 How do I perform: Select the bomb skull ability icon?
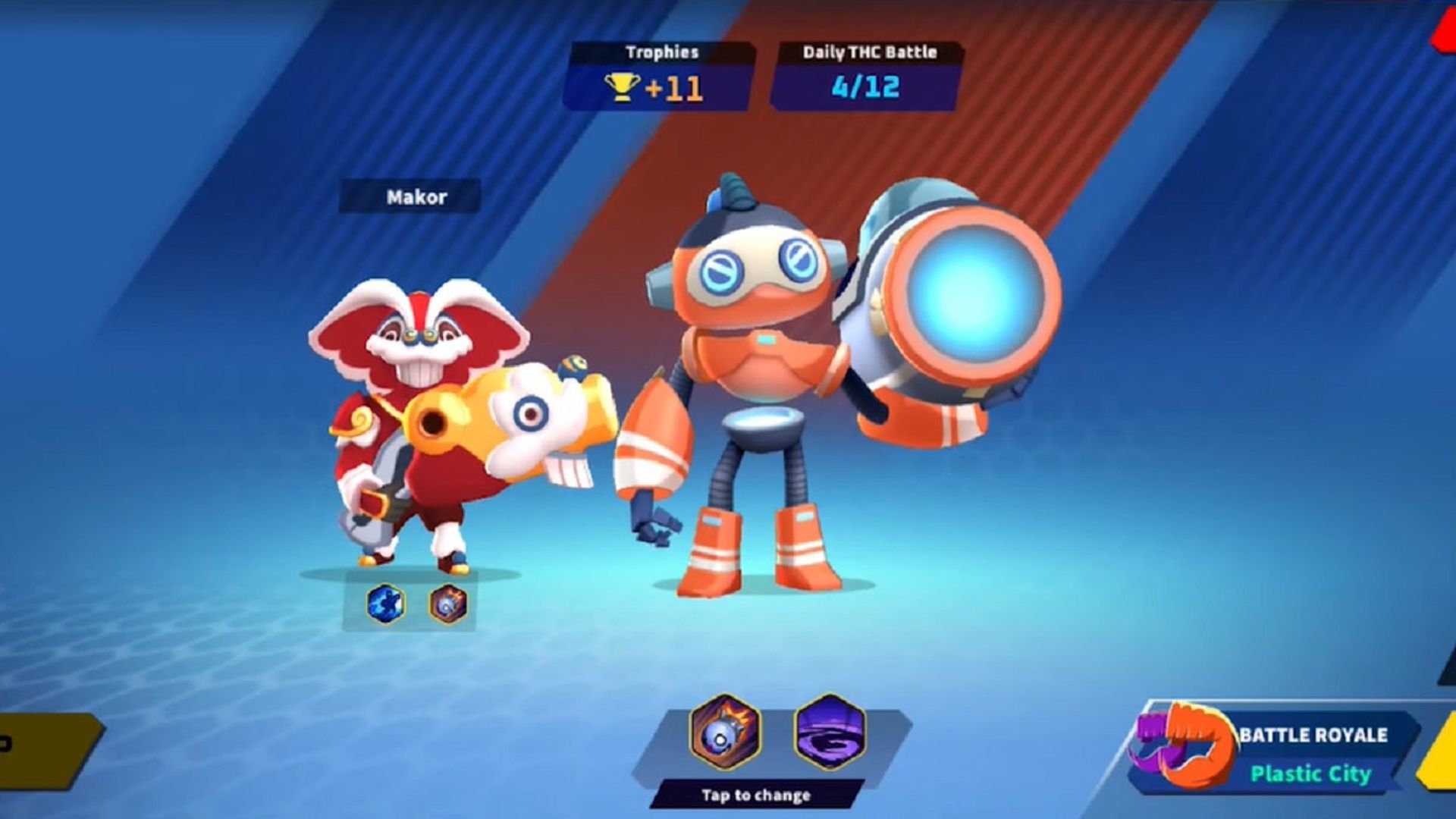point(725,732)
